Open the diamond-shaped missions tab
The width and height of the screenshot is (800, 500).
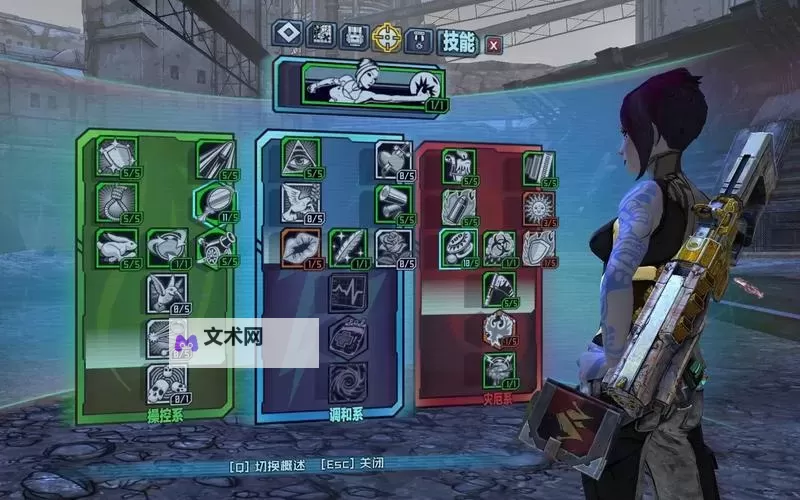(x=288, y=38)
